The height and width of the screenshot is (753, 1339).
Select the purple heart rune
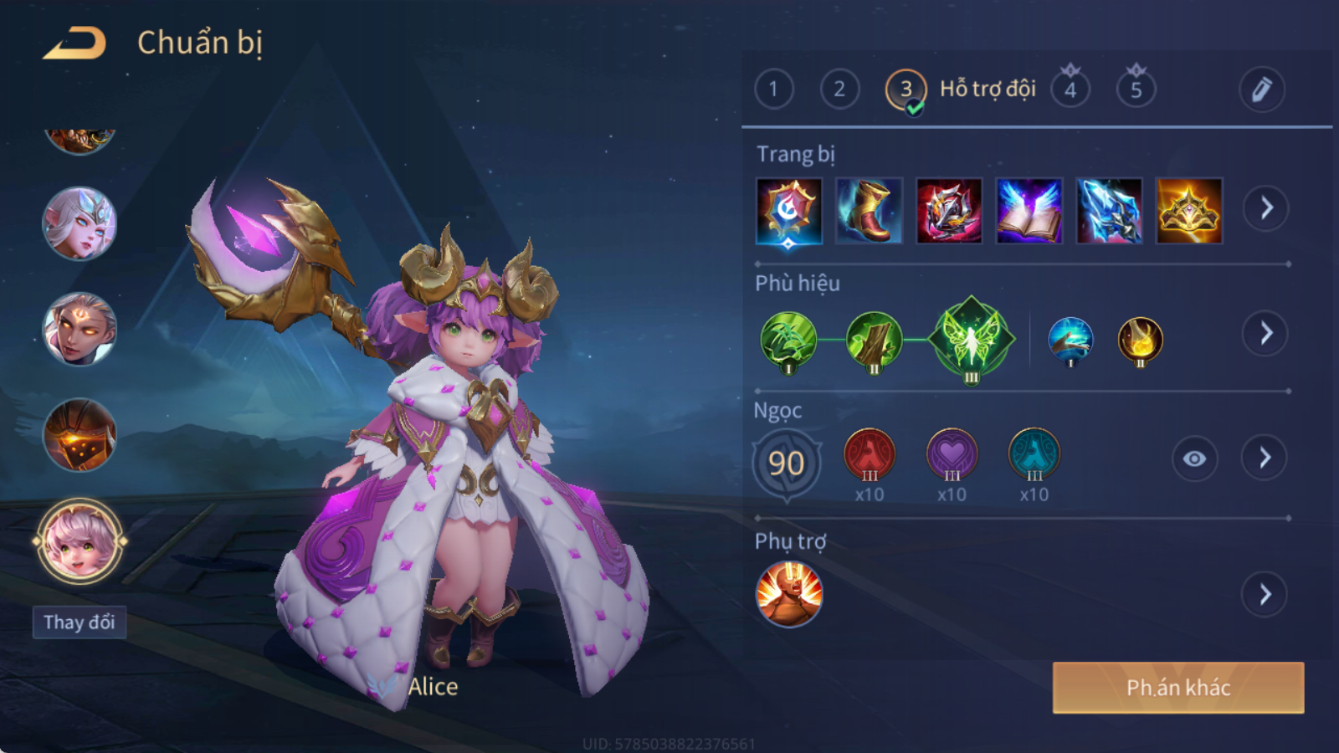(x=952, y=455)
